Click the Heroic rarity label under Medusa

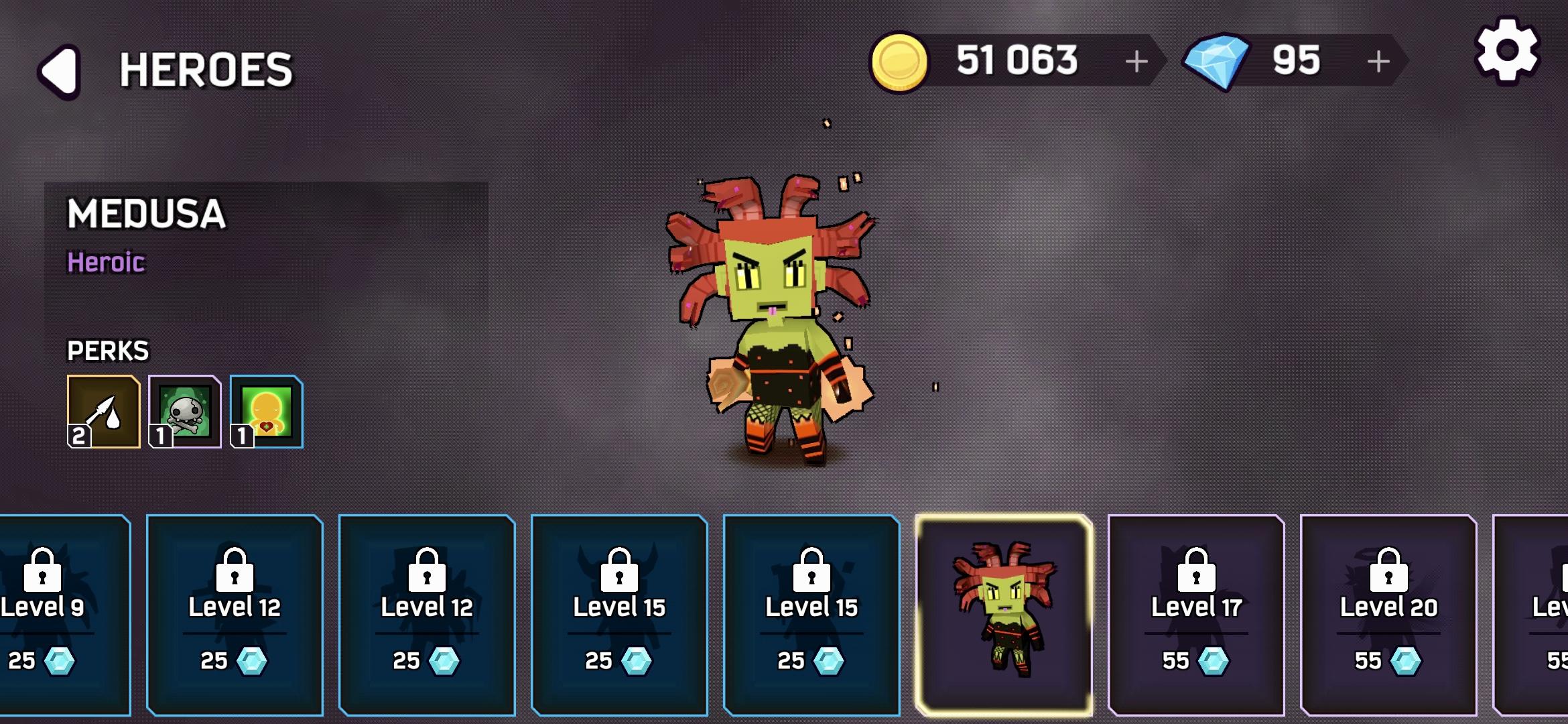pyautogui.click(x=106, y=263)
